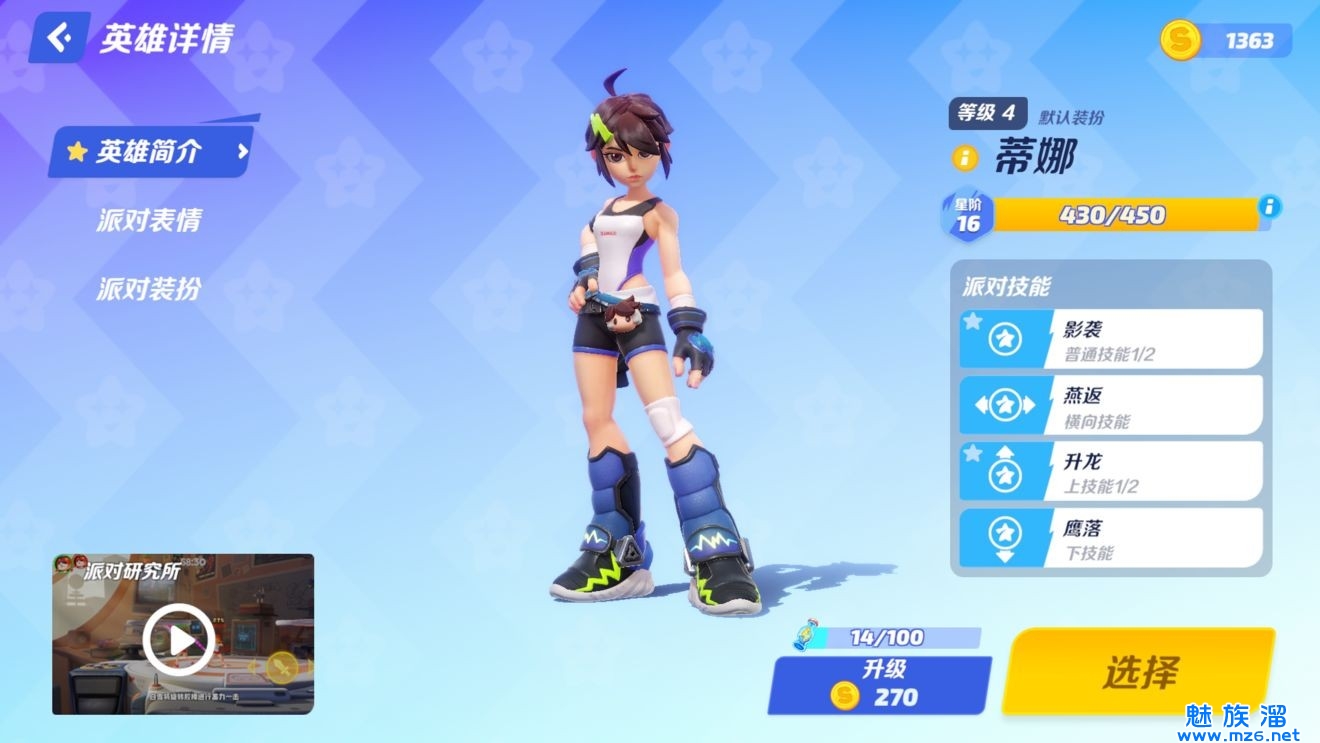Upgrade hero with the 升级 270 button
The image size is (1320, 743).
click(x=878, y=685)
